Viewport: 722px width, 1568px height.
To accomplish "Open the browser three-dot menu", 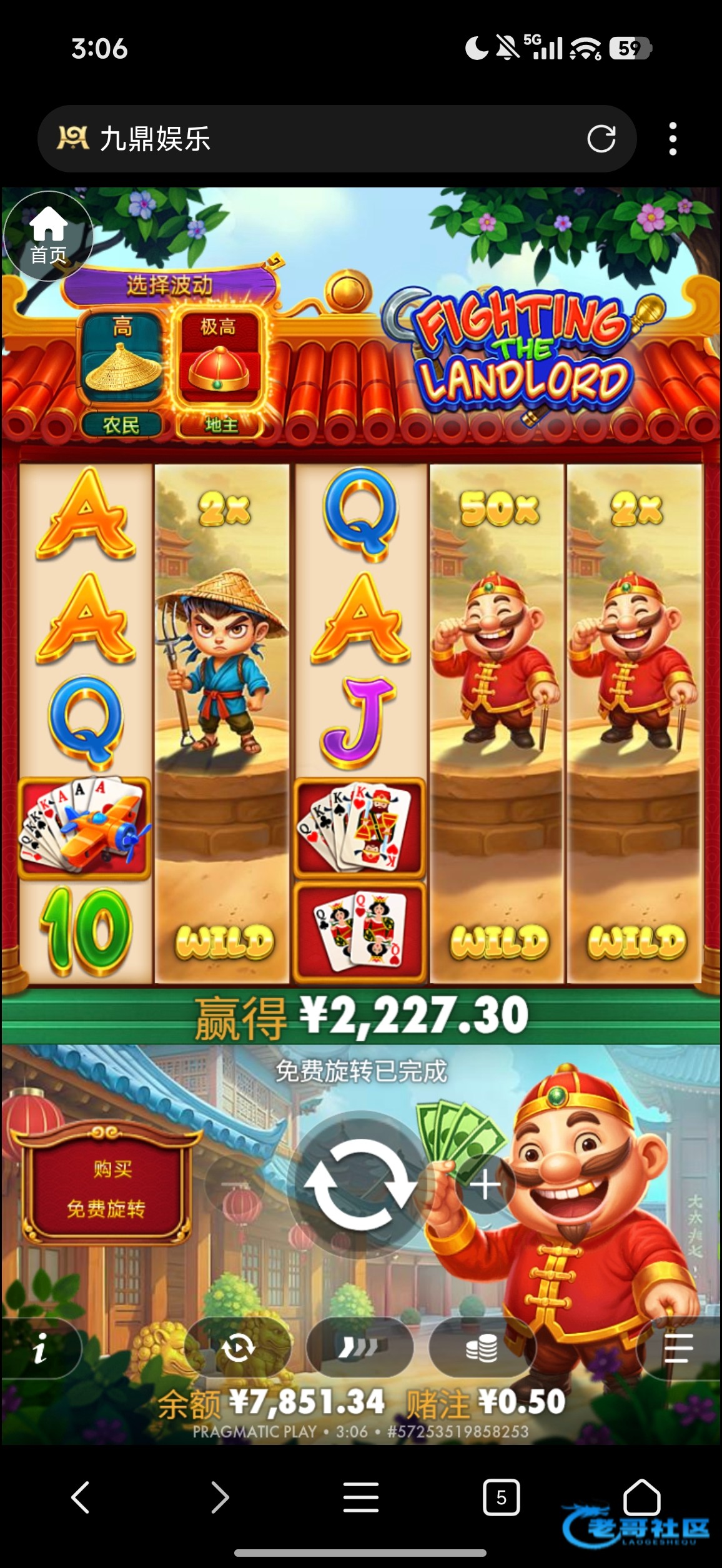I will [673, 139].
